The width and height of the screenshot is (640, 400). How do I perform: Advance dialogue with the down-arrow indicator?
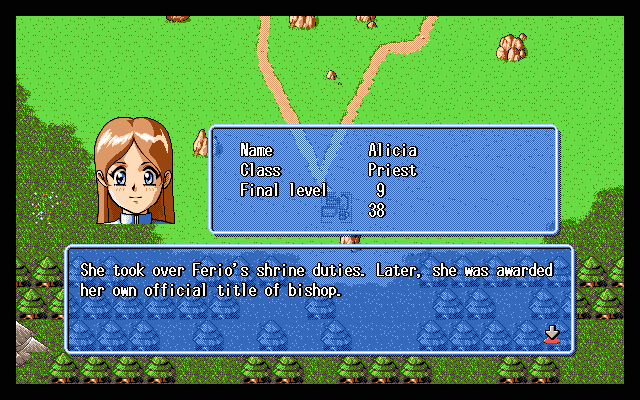[x=551, y=334]
